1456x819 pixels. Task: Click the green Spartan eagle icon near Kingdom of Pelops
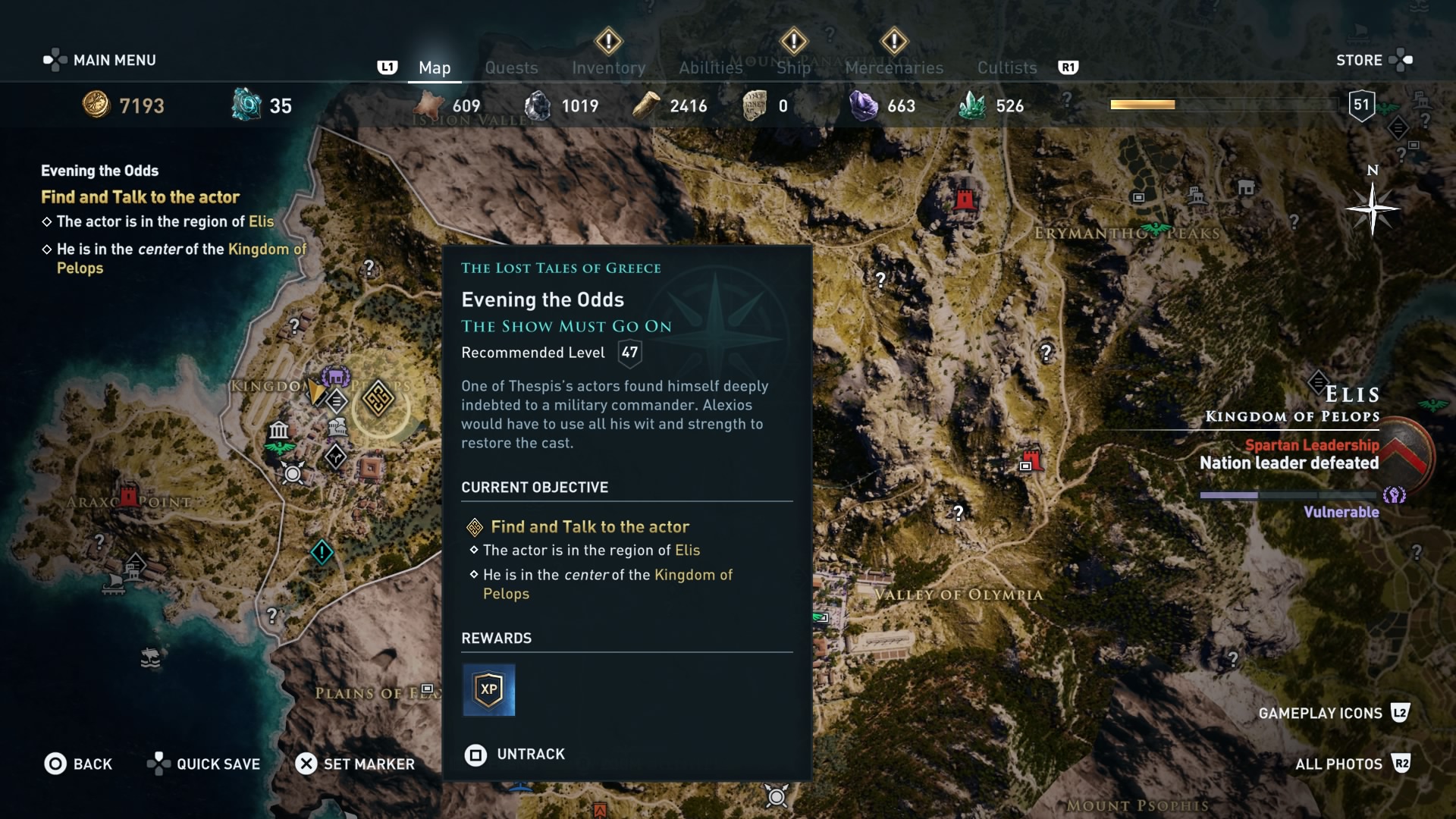(x=278, y=448)
